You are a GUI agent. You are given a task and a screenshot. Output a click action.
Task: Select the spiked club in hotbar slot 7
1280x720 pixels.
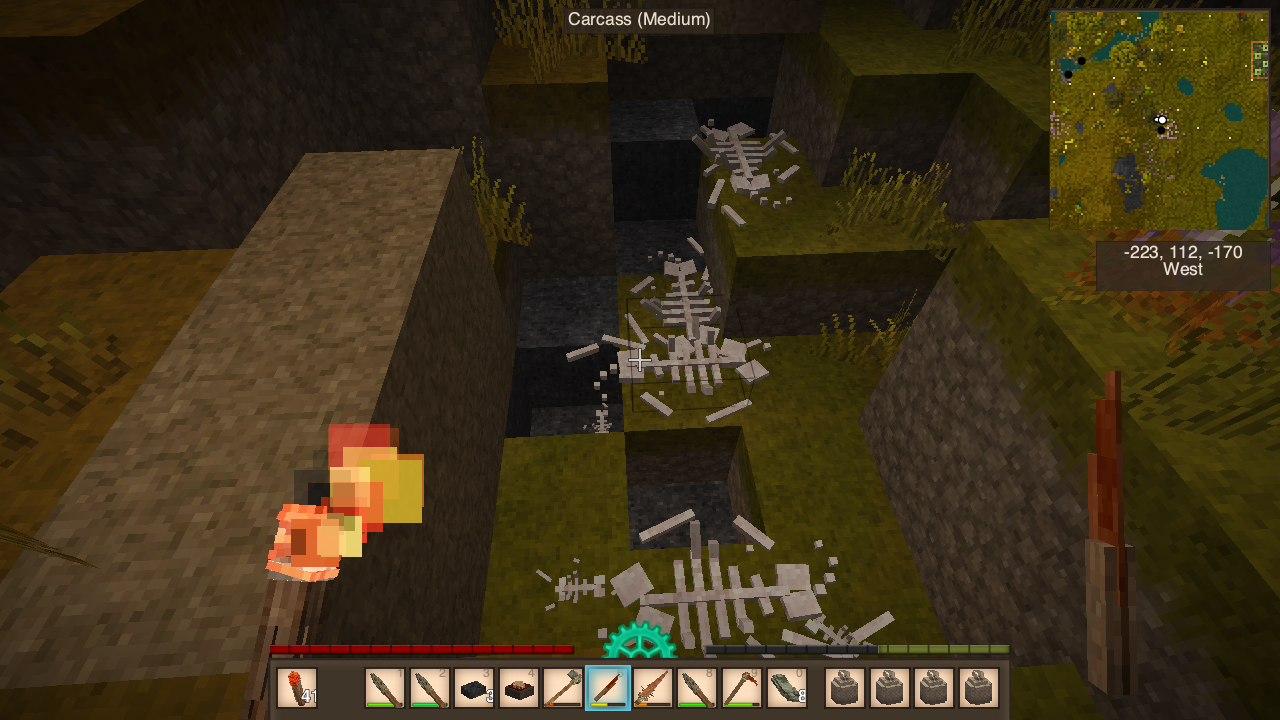(x=652, y=688)
